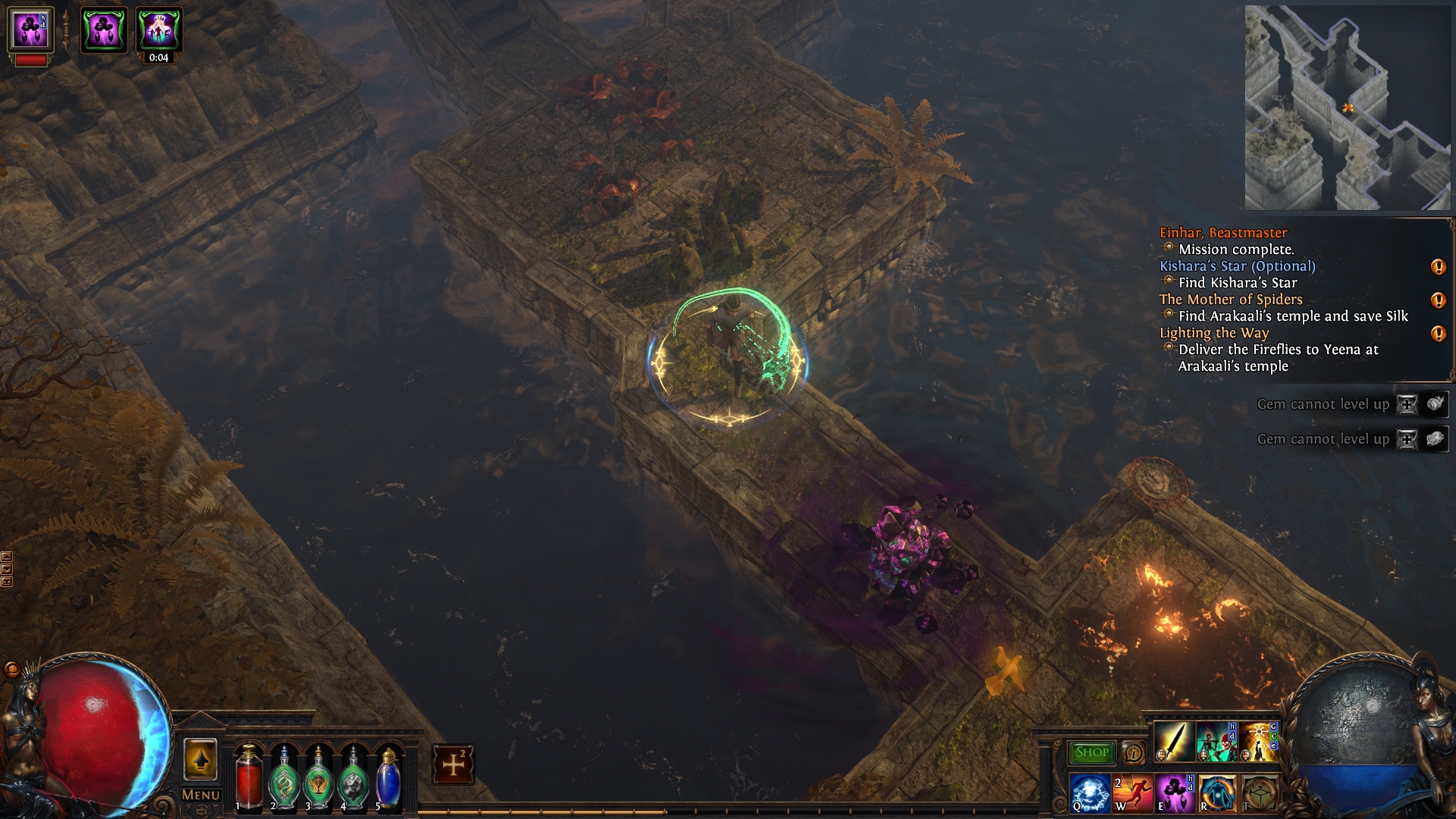
Task: Open the Menu panel
Action: click(x=200, y=795)
